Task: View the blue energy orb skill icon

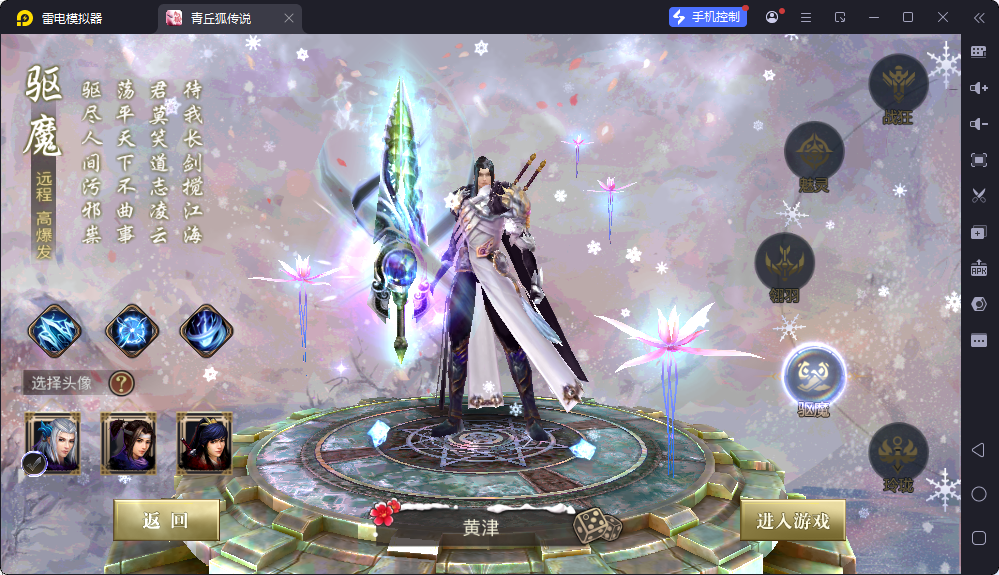Action: click(x=131, y=330)
